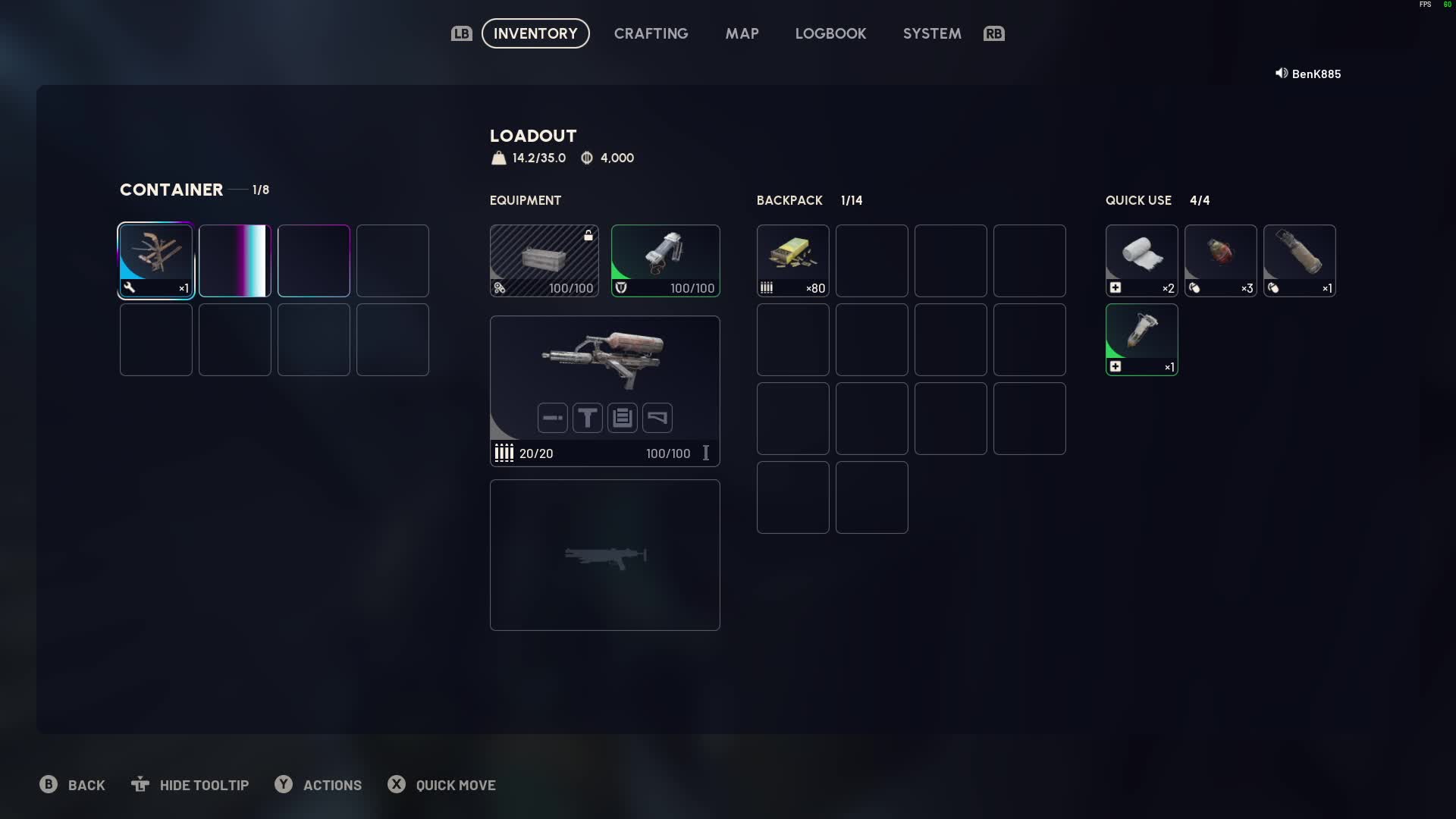1456x819 pixels.
Task: Open the System tab
Action: [932, 33]
